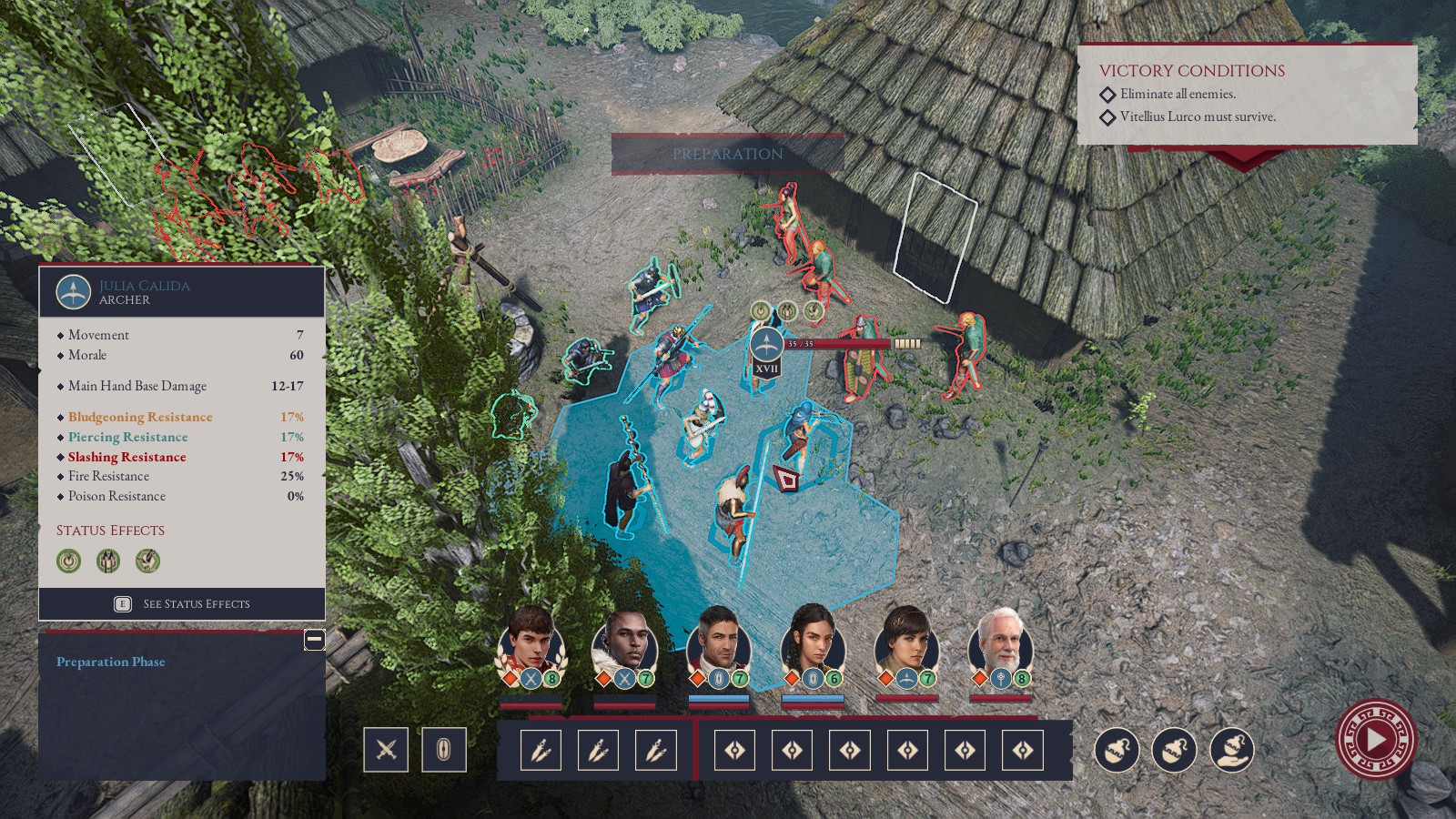Start the battle with the red play button
The width and height of the screenshot is (1456, 819).
click(1376, 739)
